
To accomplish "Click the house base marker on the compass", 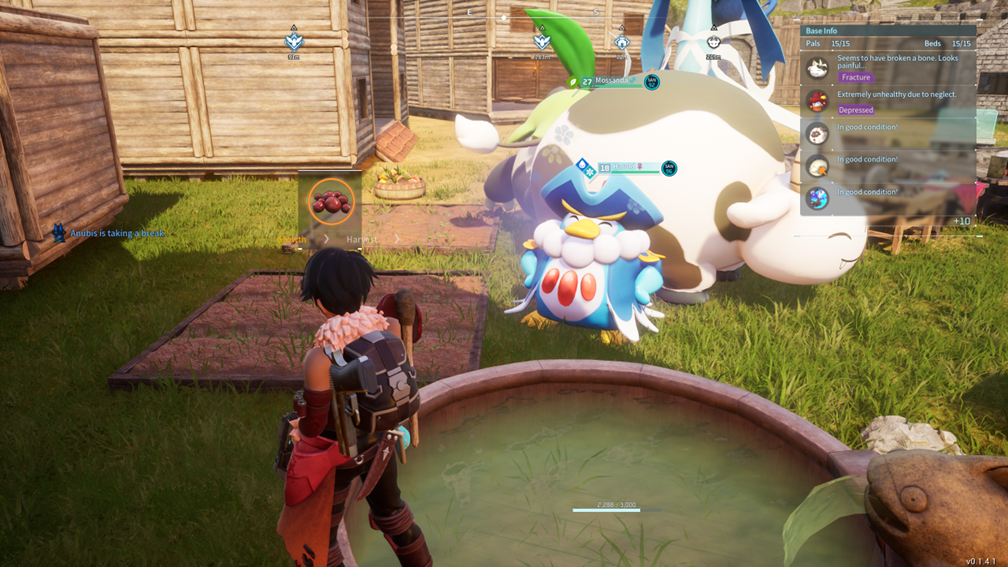I will pyautogui.click(x=622, y=42).
